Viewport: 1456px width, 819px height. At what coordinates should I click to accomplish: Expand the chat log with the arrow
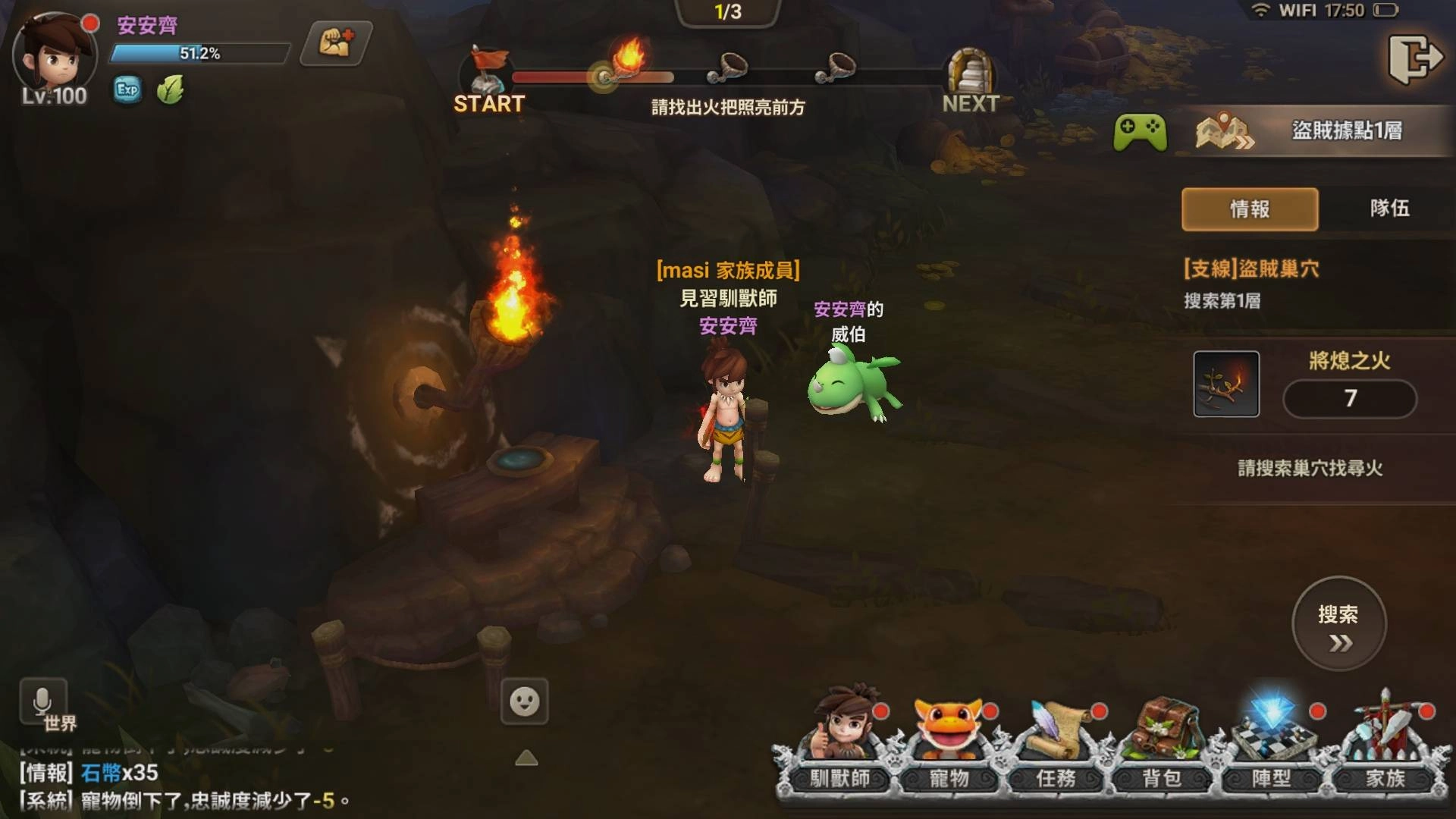(526, 758)
